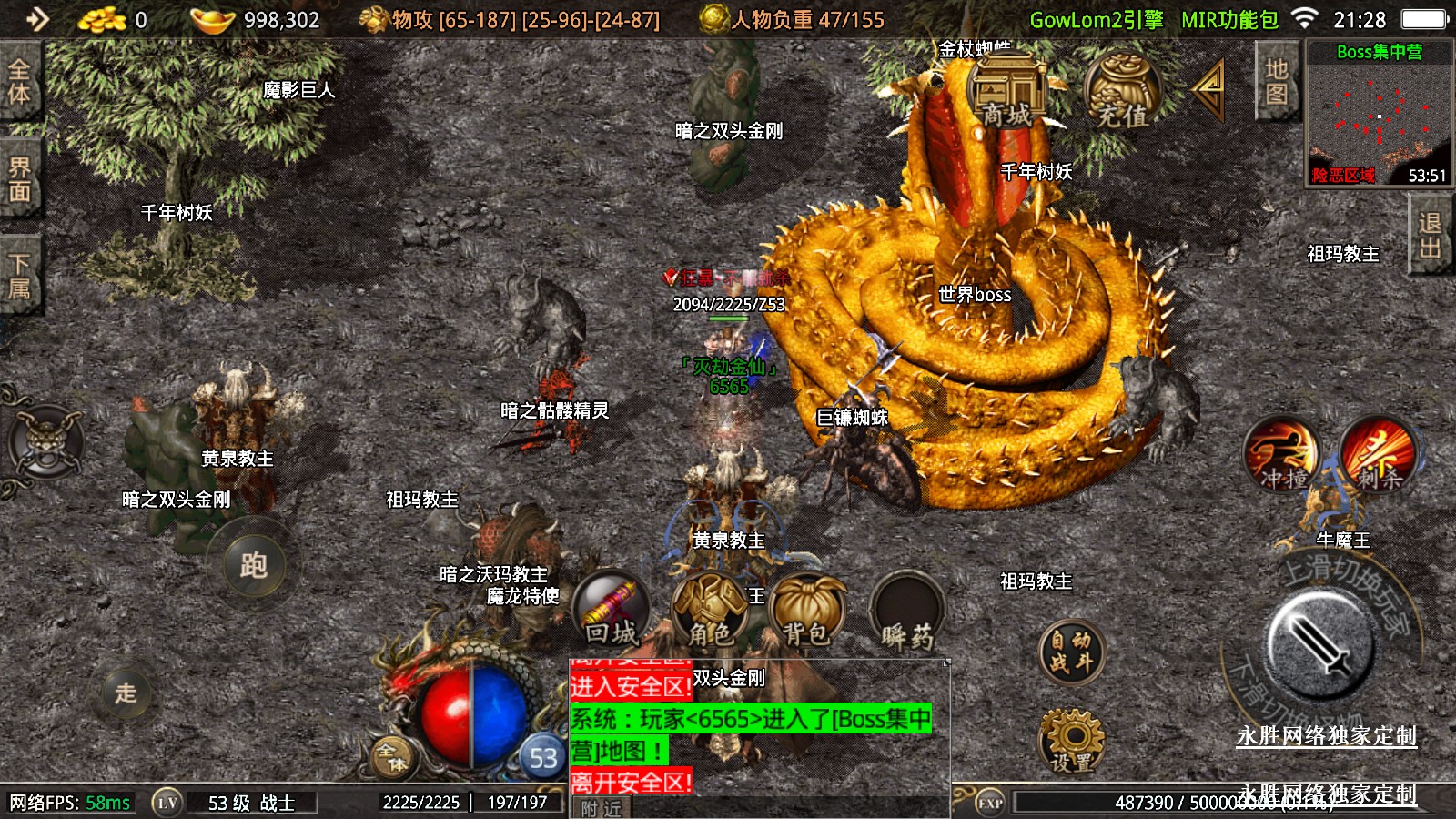Open the 商城 shop

coord(1008,89)
